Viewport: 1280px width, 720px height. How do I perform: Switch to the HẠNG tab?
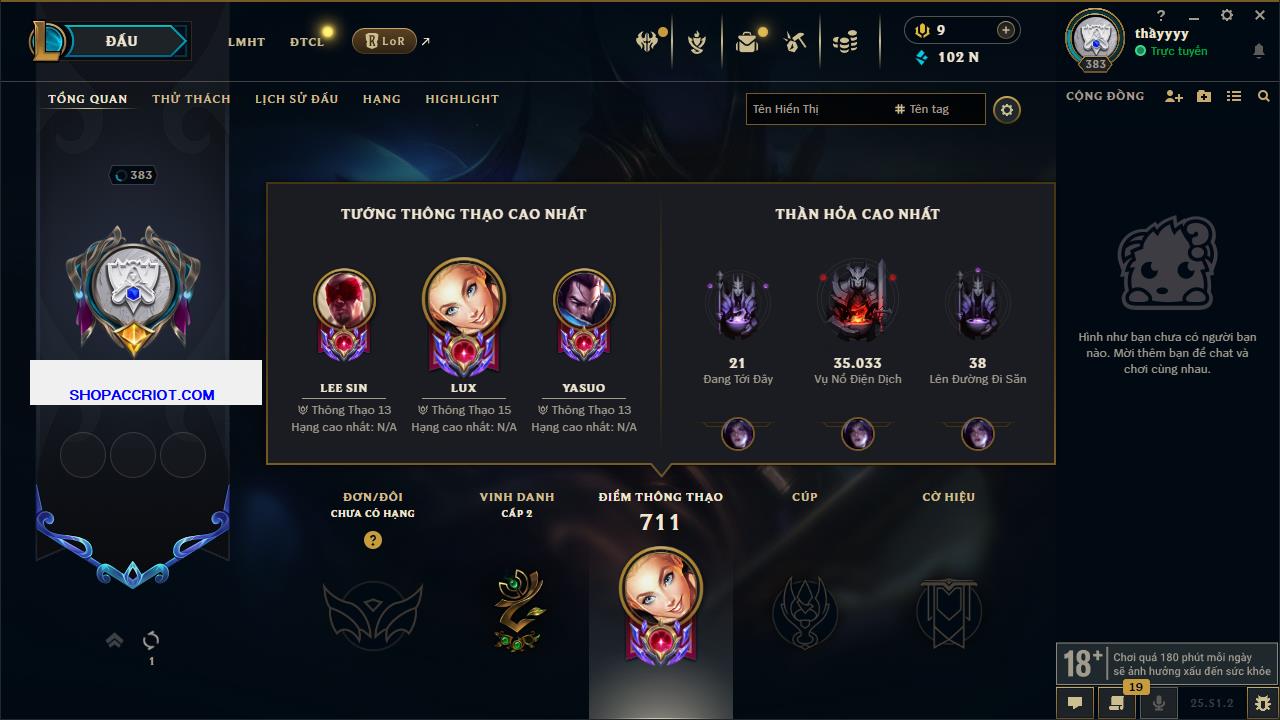pyautogui.click(x=381, y=99)
